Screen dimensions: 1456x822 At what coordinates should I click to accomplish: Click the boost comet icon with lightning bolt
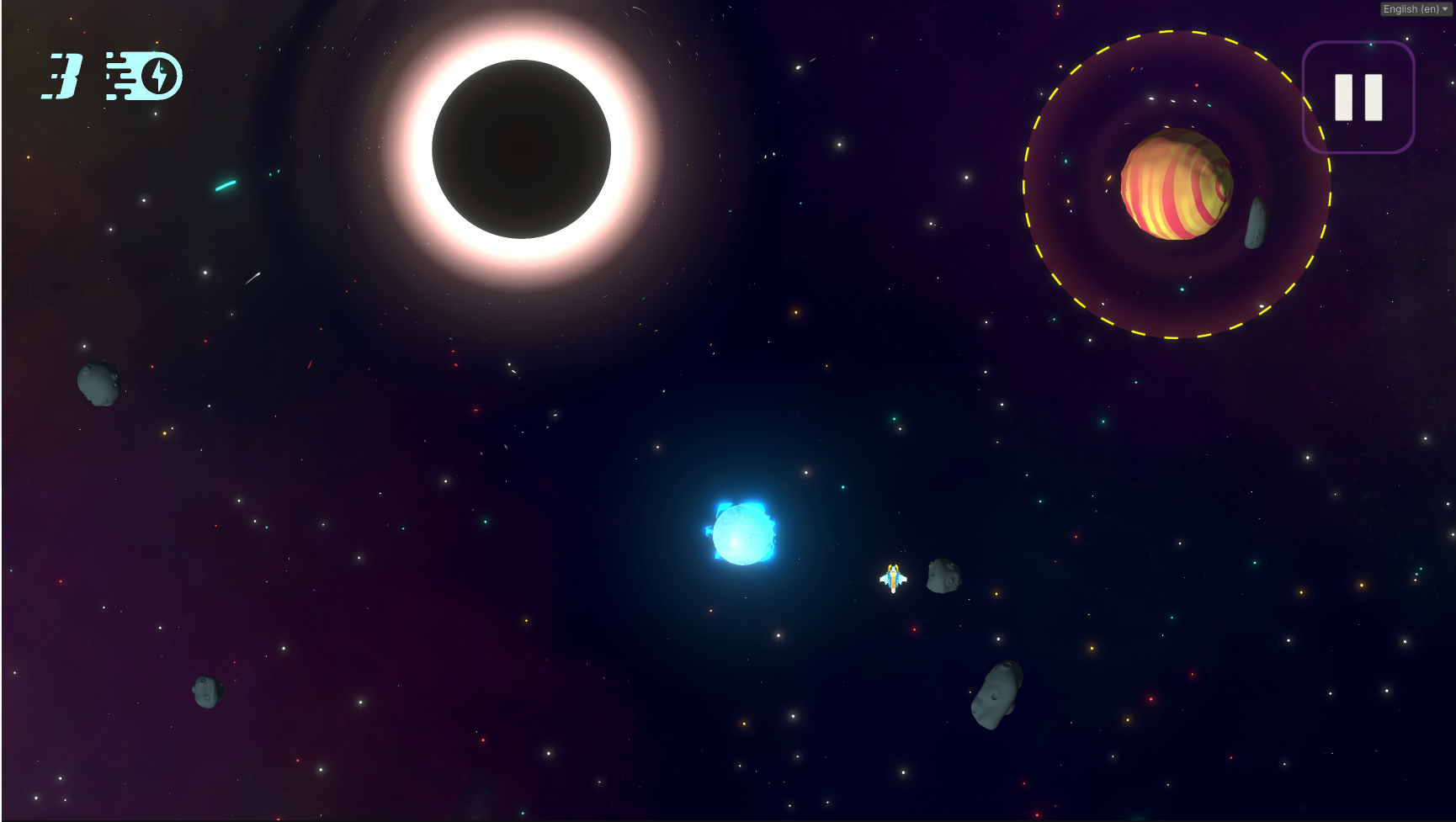(141, 76)
